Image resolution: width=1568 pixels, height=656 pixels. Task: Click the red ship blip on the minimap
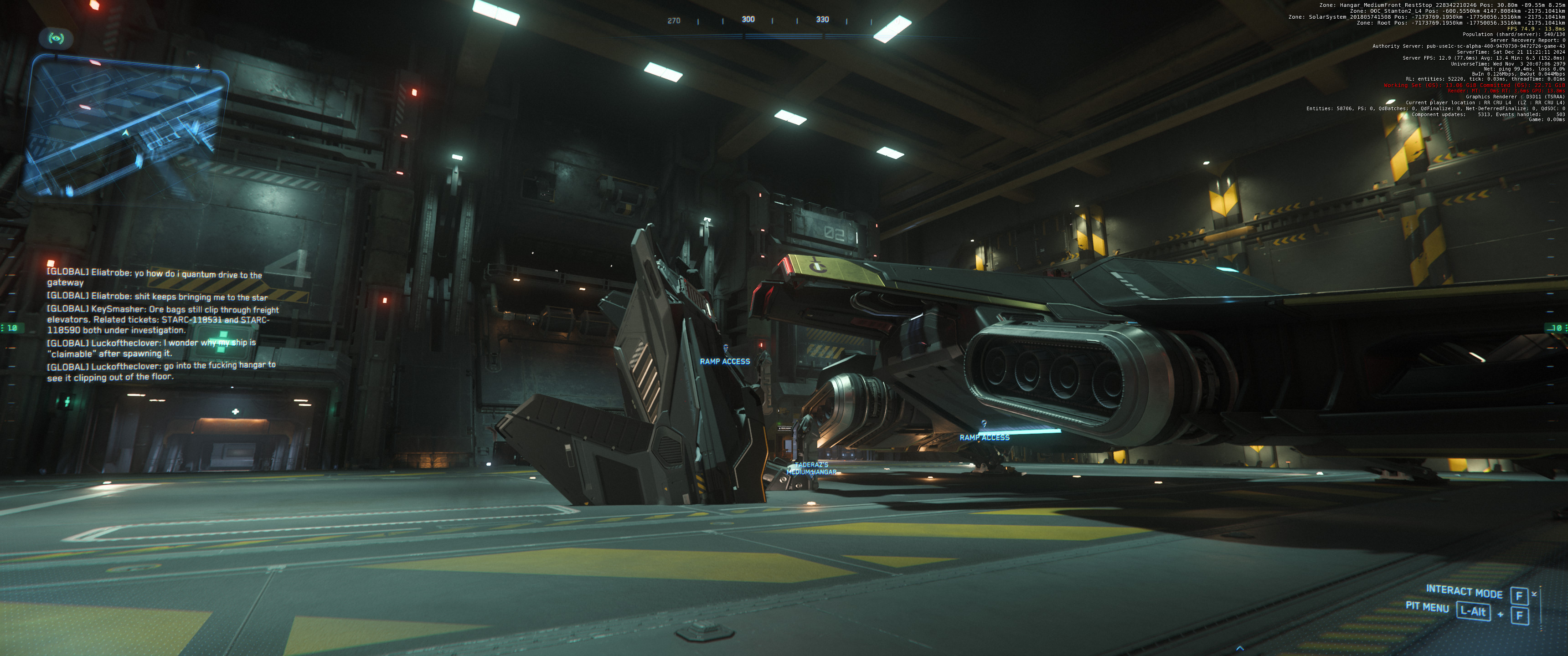[x=95, y=63]
